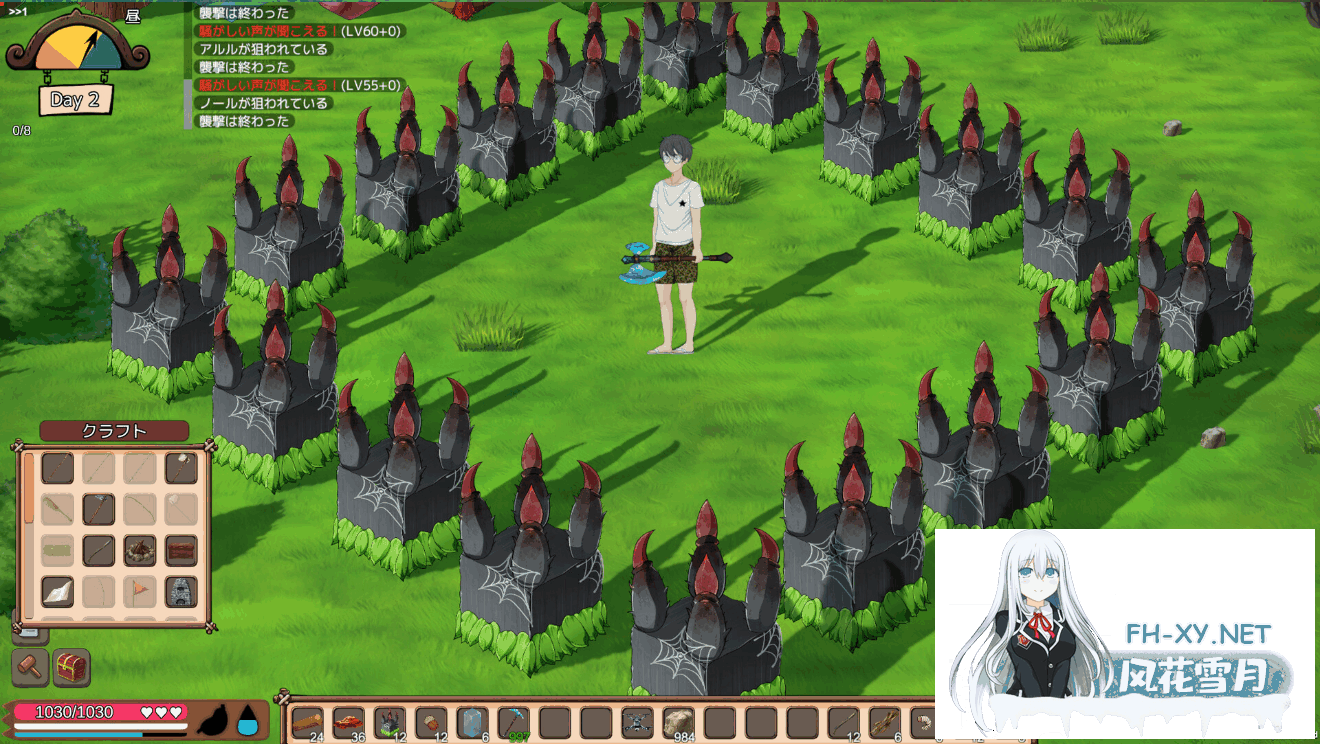Image resolution: width=1320 pixels, height=744 pixels.
Task: Select the bow recipe in the crafting panel
Action: (140, 508)
